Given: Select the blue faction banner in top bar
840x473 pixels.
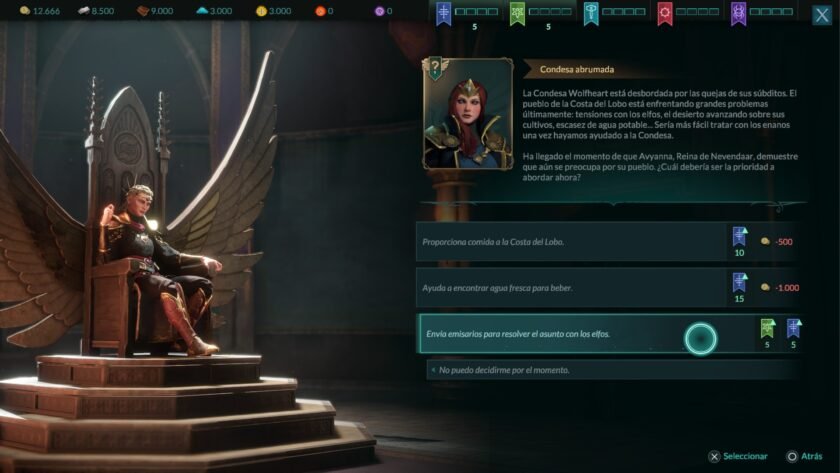Looking at the screenshot, I should coord(445,12).
